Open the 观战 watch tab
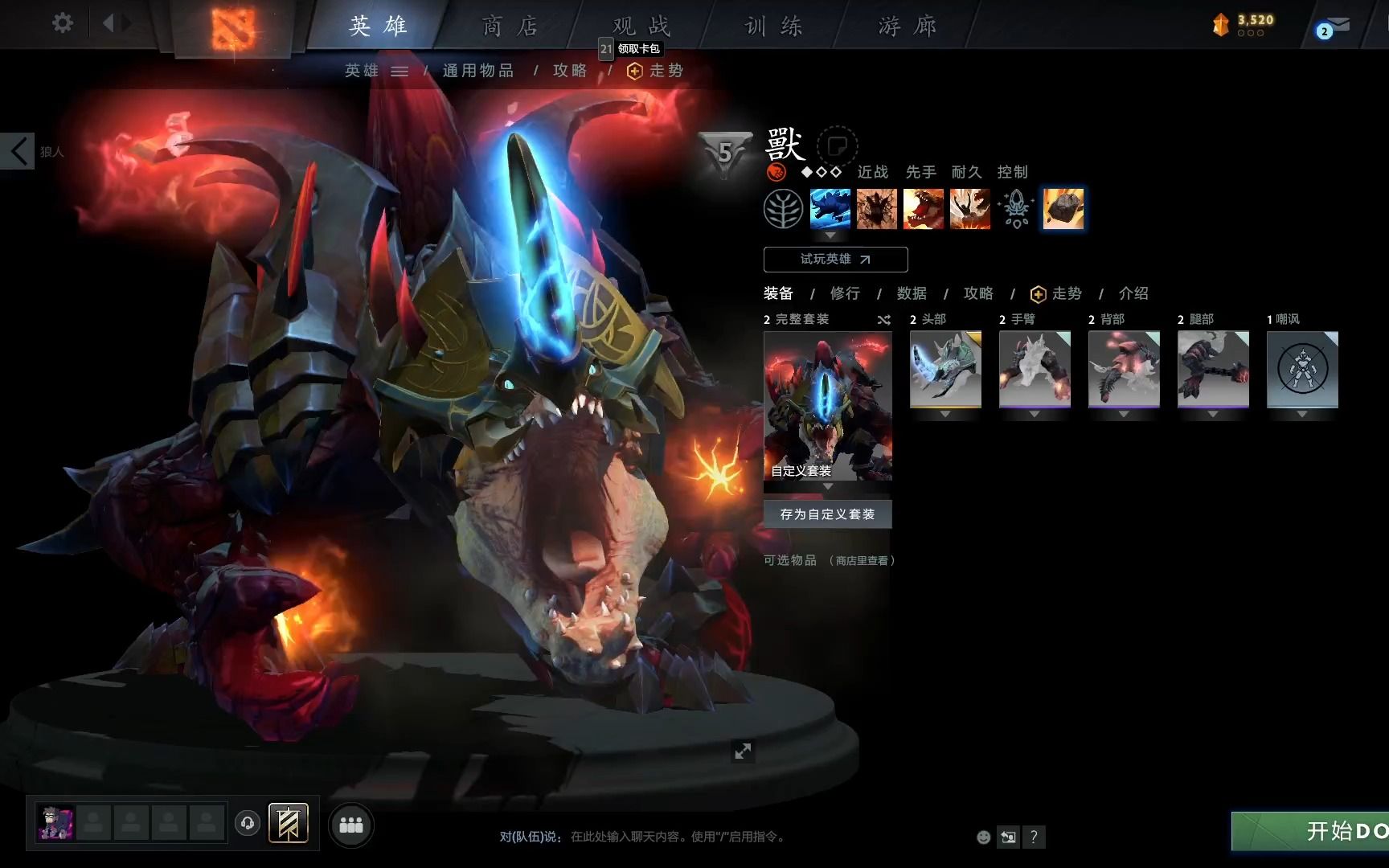 pos(641,26)
